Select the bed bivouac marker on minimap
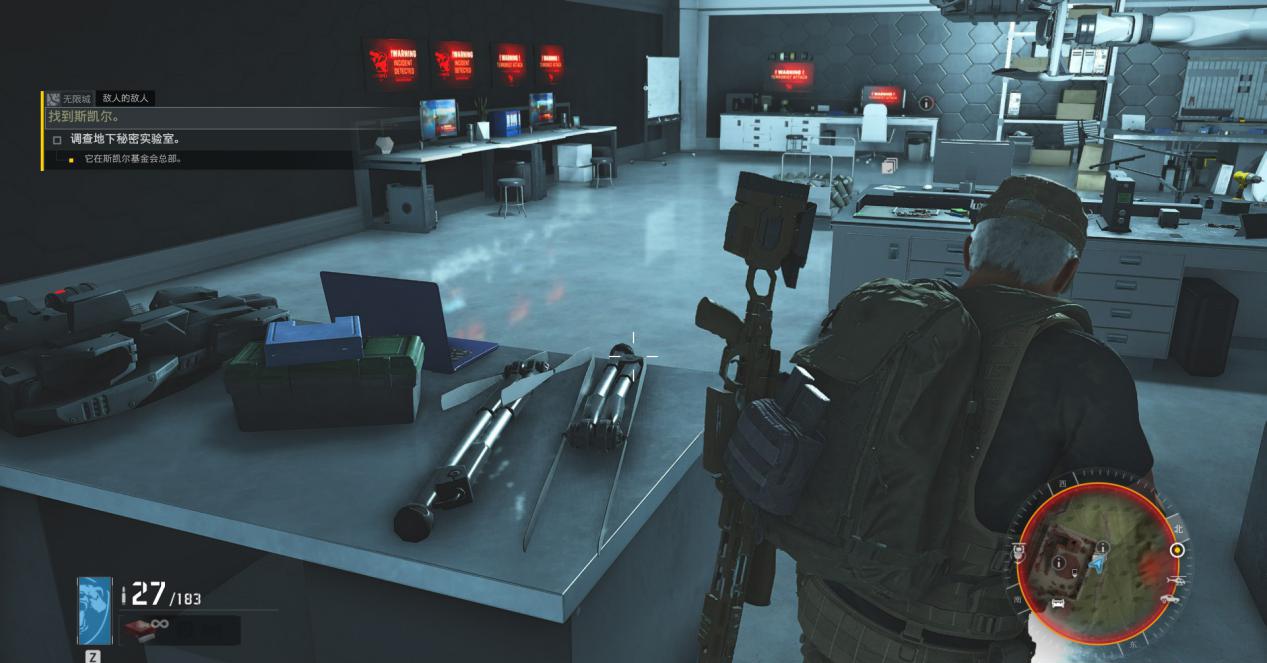The height and width of the screenshot is (663, 1267). pos(1058,605)
